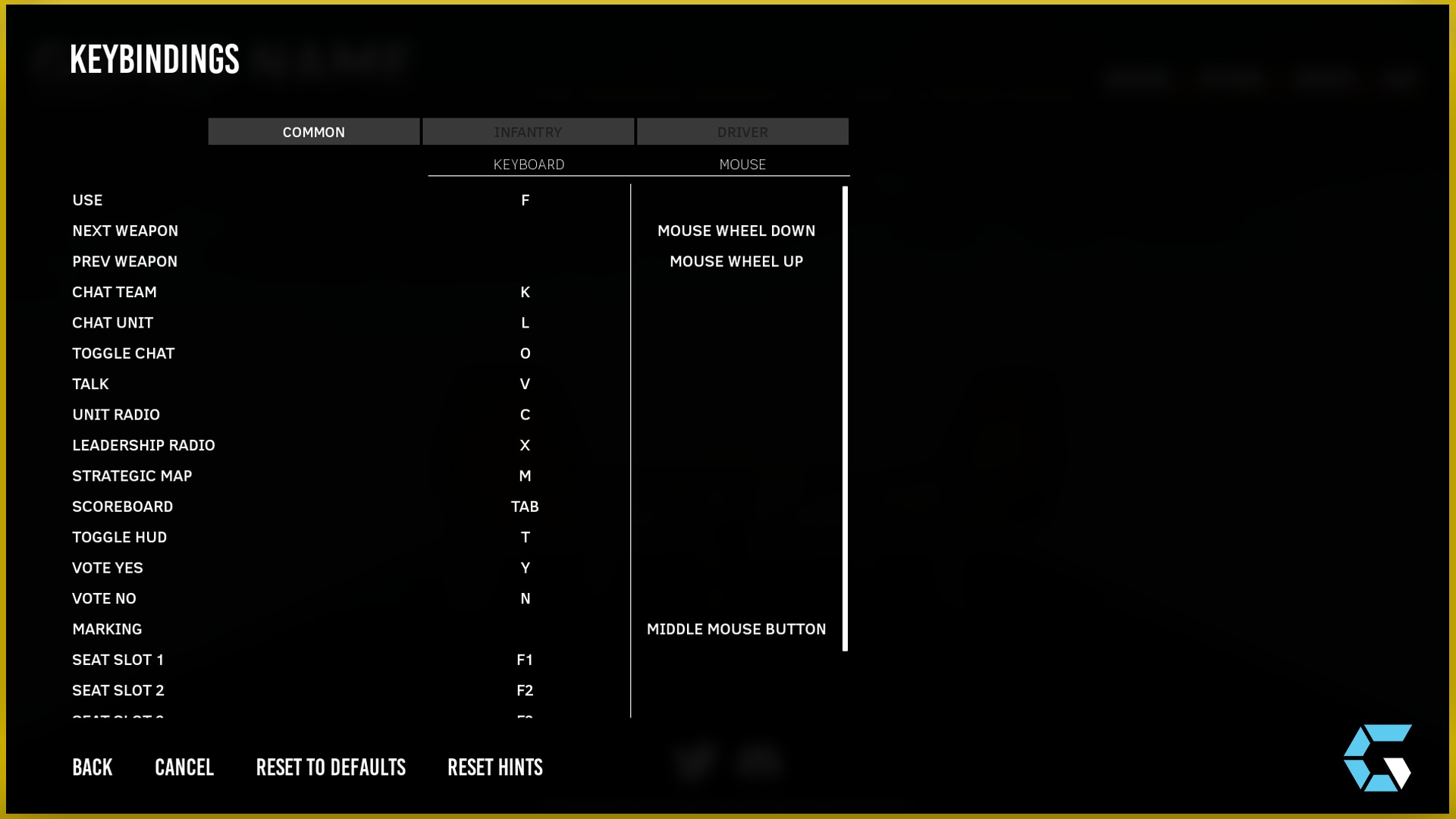Viewport: 1456px width, 819px height.
Task: Switch to the DRIVER keybindings tab
Action: click(742, 131)
